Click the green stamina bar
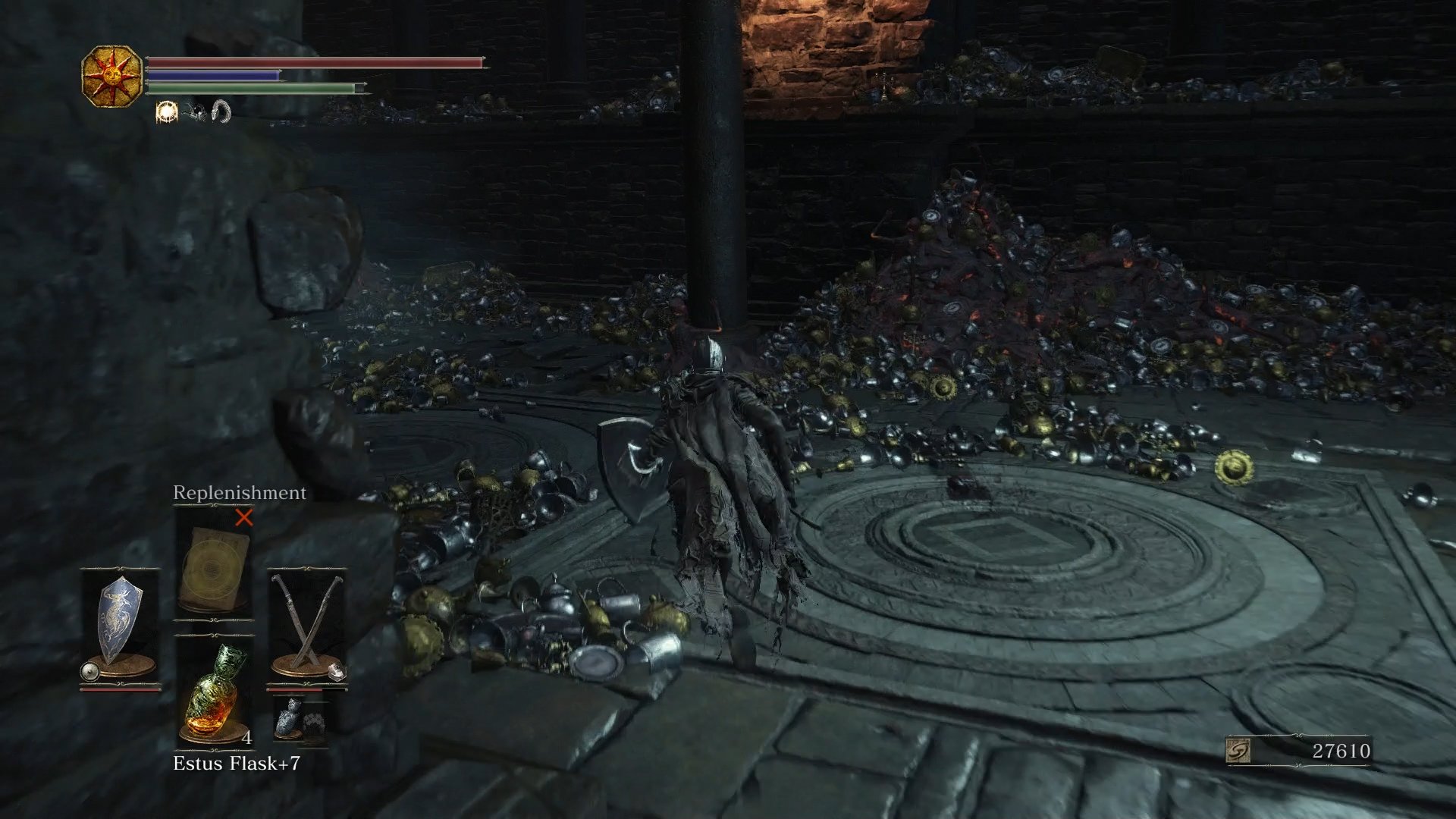Image resolution: width=1456 pixels, height=819 pixels. click(250, 89)
